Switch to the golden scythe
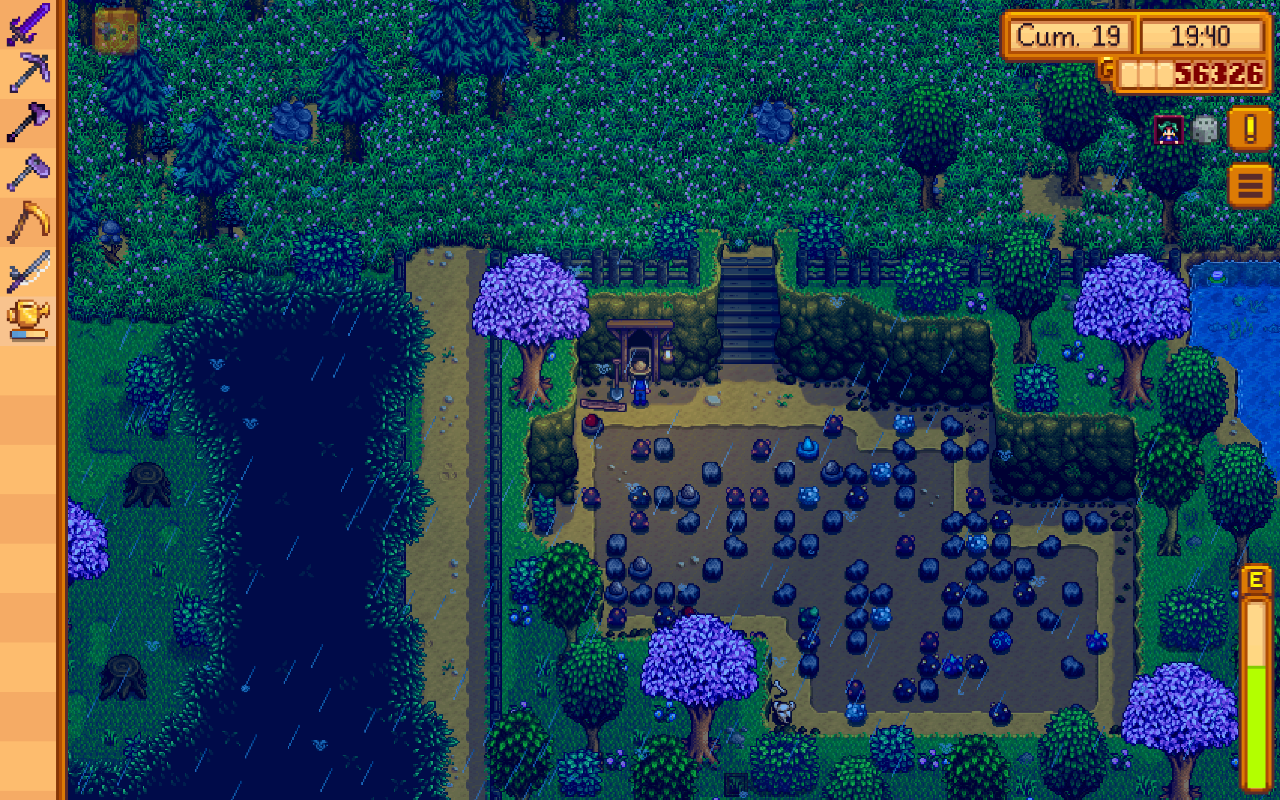This screenshot has width=1280, height=800. coord(29,221)
